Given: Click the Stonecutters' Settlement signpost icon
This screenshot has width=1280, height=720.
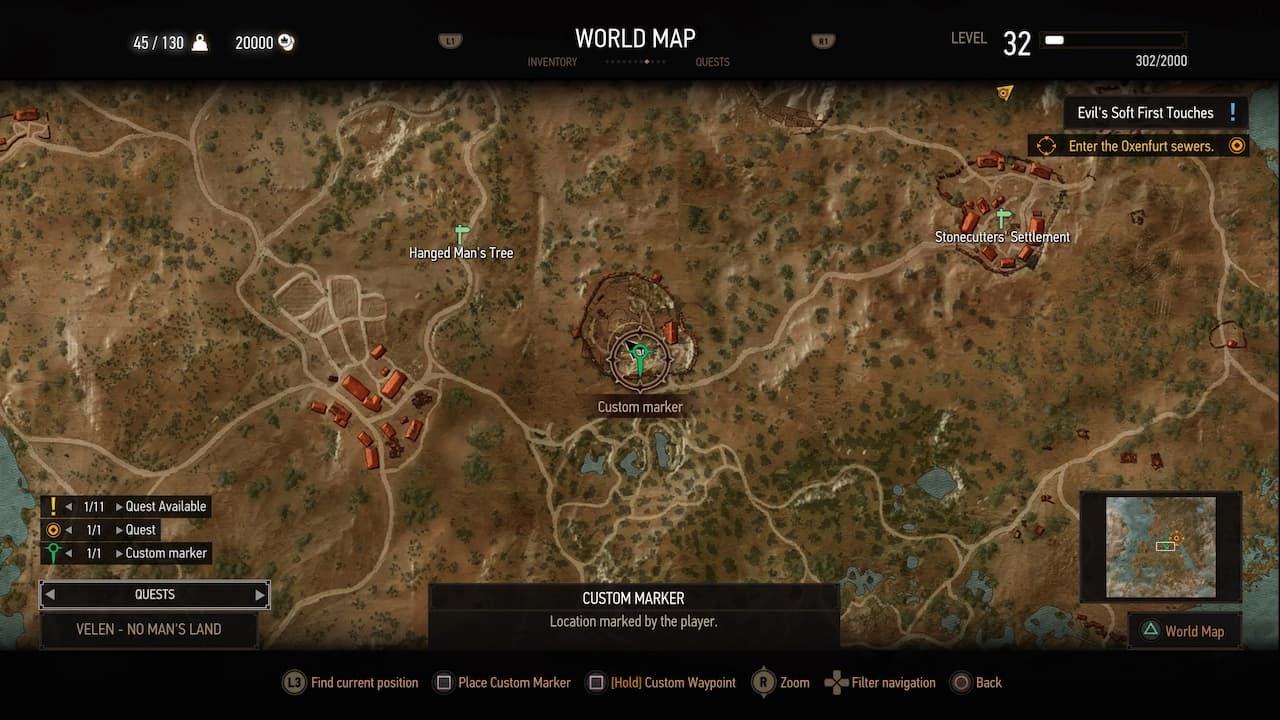Looking at the screenshot, I should coord(1001,215).
